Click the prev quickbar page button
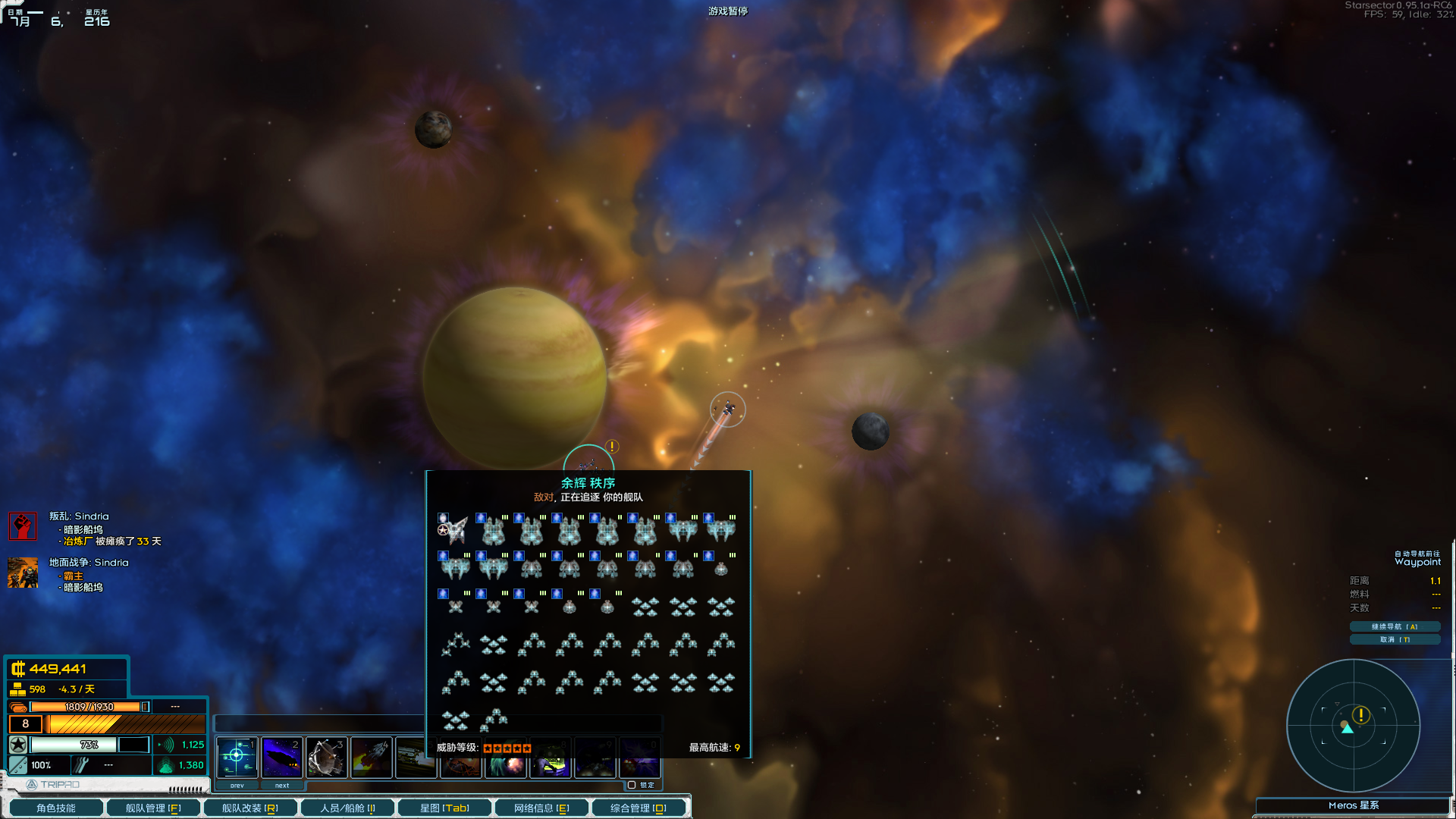1456x819 pixels. tap(237, 786)
